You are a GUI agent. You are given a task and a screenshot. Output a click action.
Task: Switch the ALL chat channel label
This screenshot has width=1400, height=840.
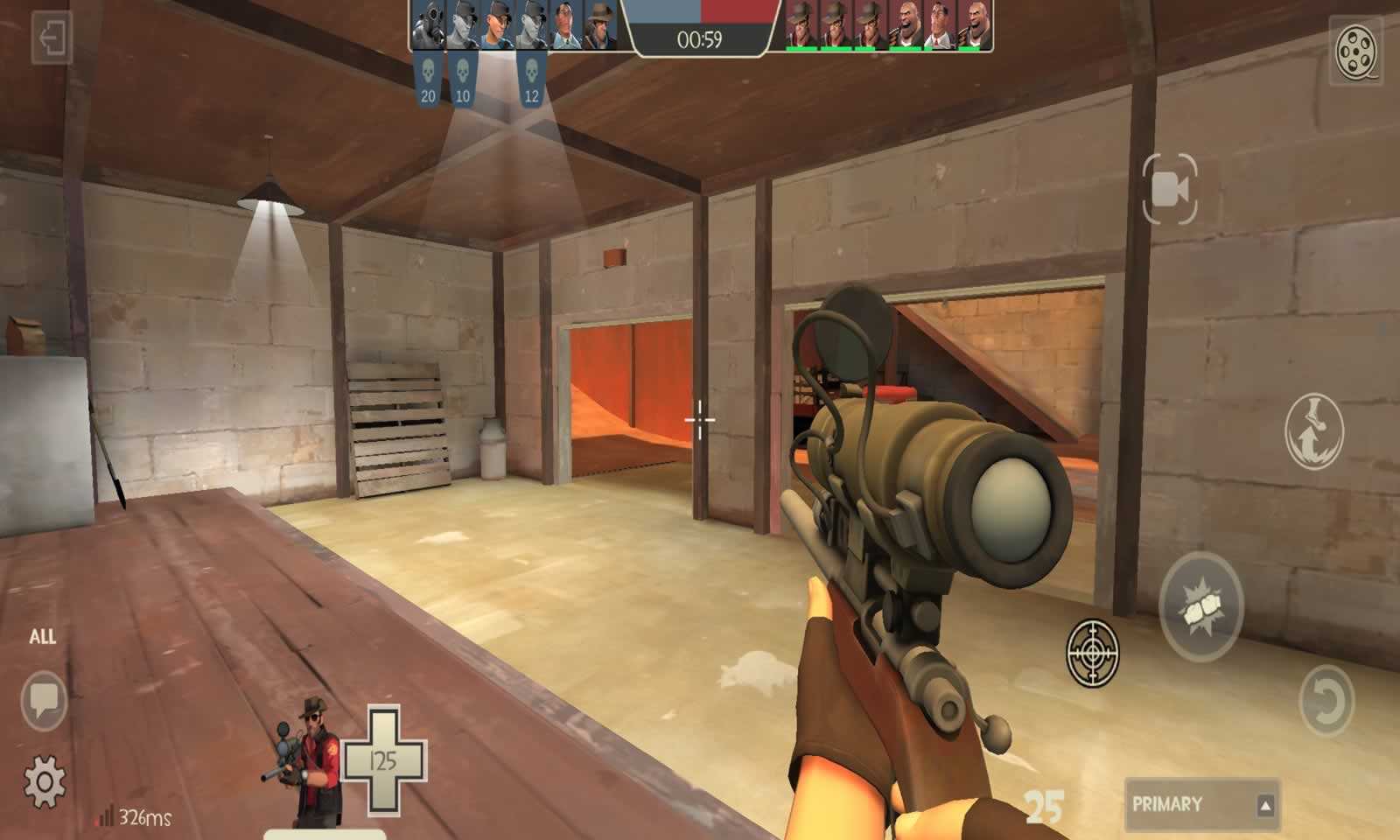pyautogui.click(x=43, y=637)
